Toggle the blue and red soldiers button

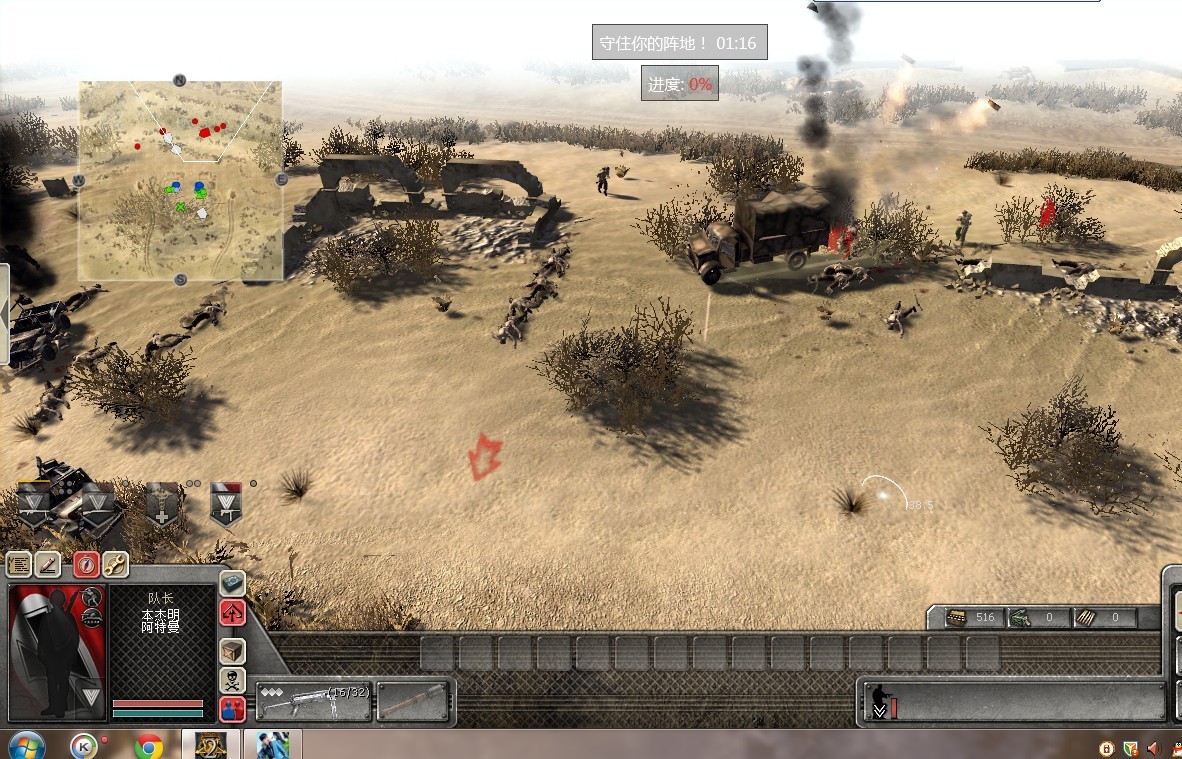coord(232,710)
